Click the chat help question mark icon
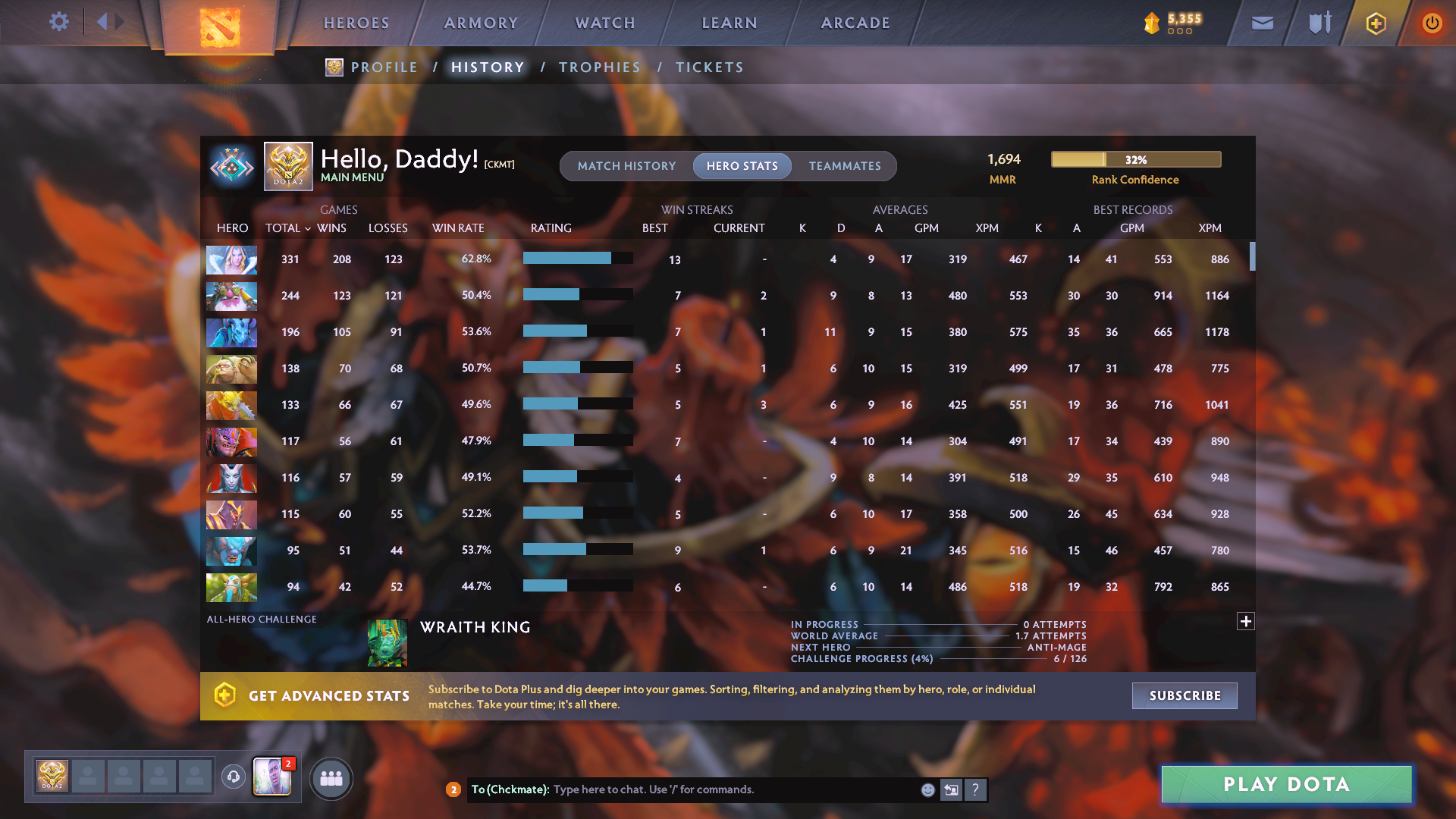 coord(977,789)
